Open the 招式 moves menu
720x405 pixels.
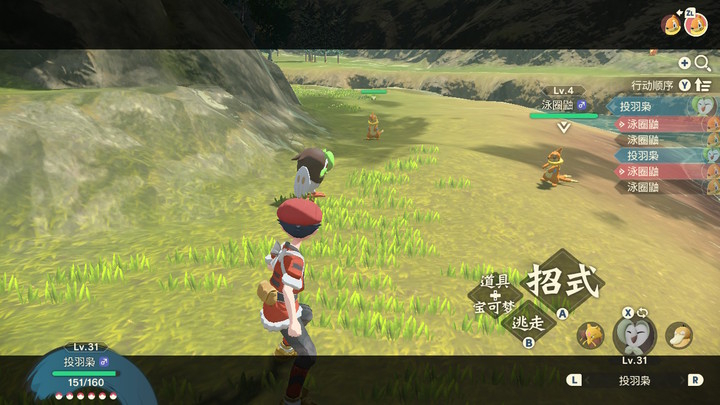pyautogui.click(x=563, y=280)
